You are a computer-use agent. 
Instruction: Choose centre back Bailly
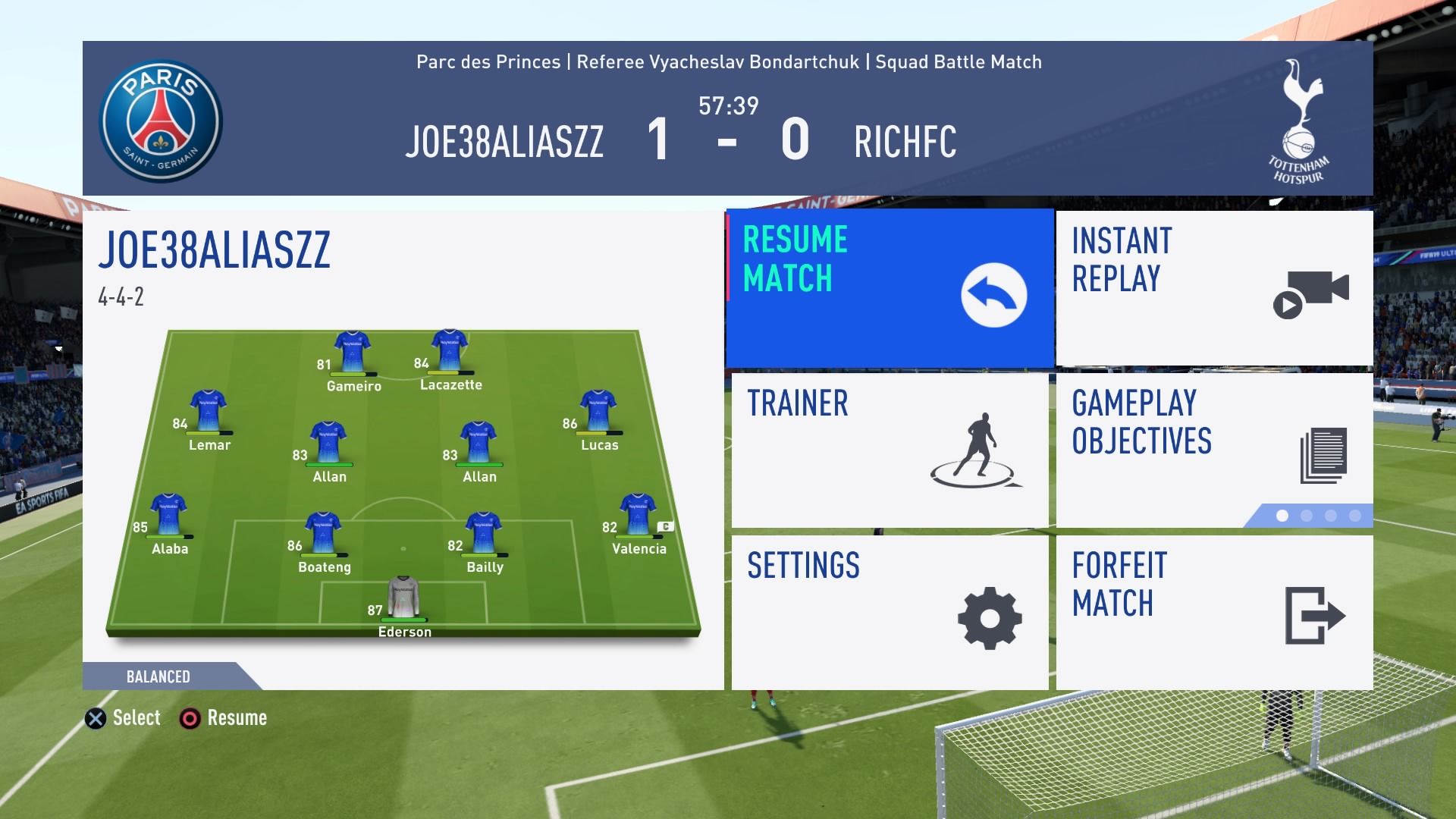point(483,534)
